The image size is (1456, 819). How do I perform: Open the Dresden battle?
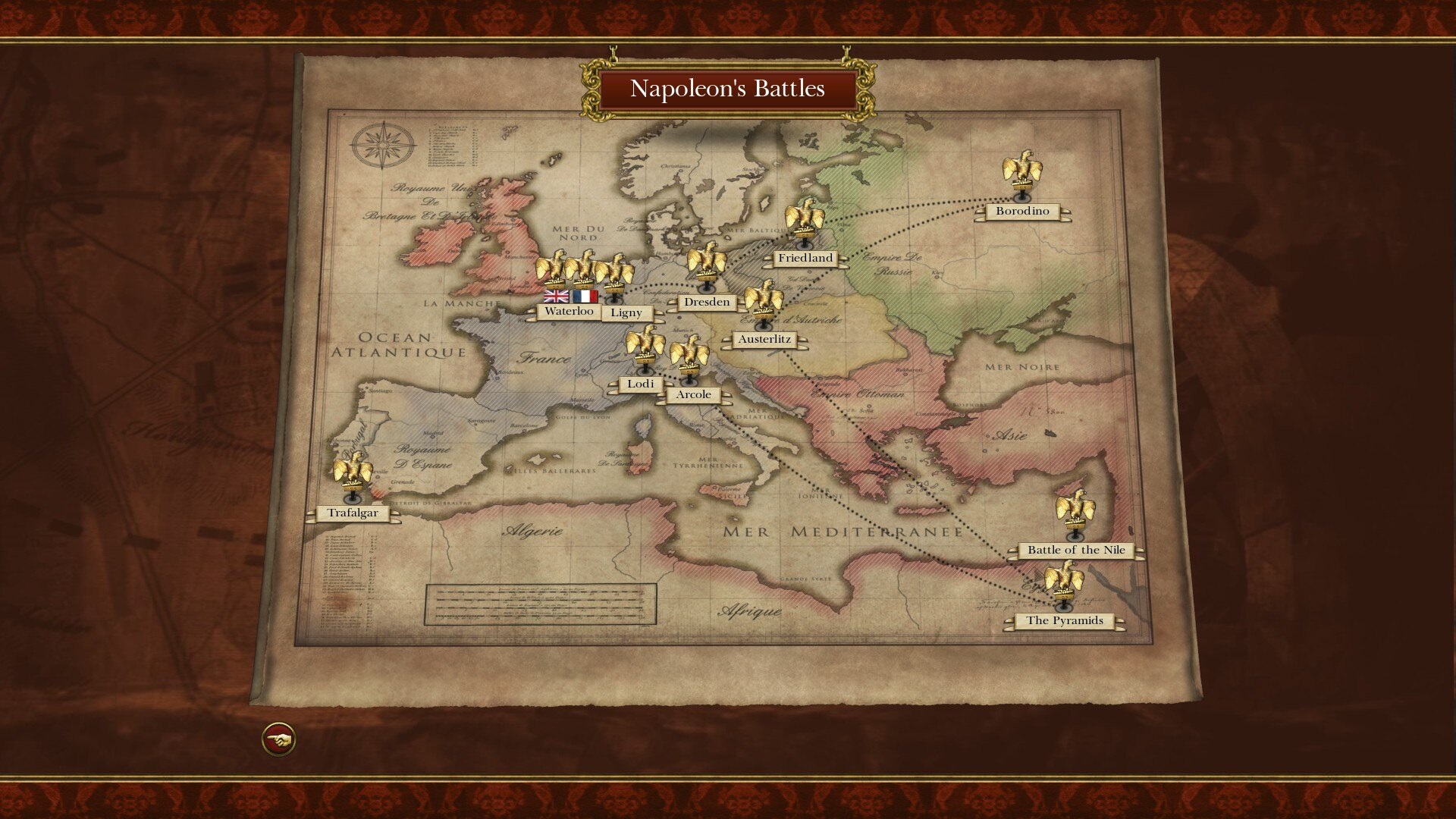(x=707, y=302)
